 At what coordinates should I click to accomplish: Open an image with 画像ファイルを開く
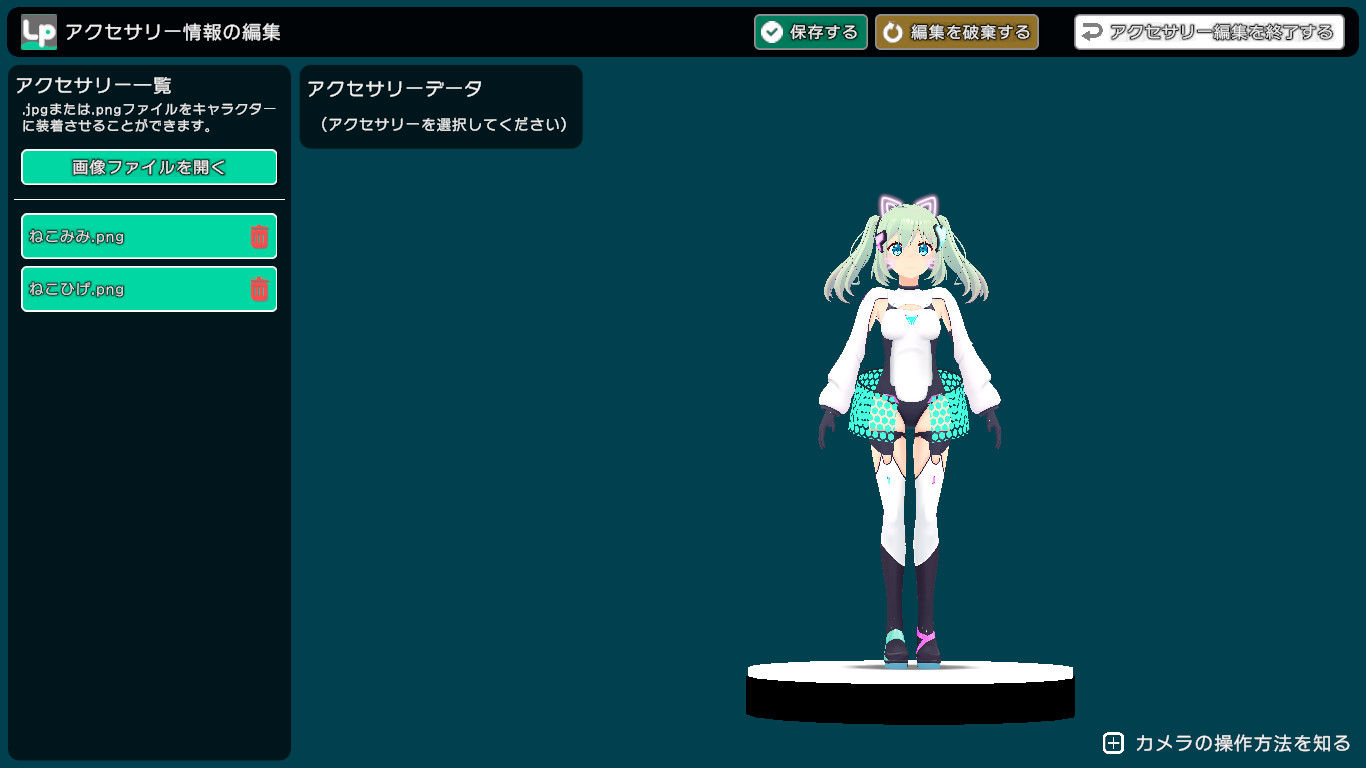(149, 167)
